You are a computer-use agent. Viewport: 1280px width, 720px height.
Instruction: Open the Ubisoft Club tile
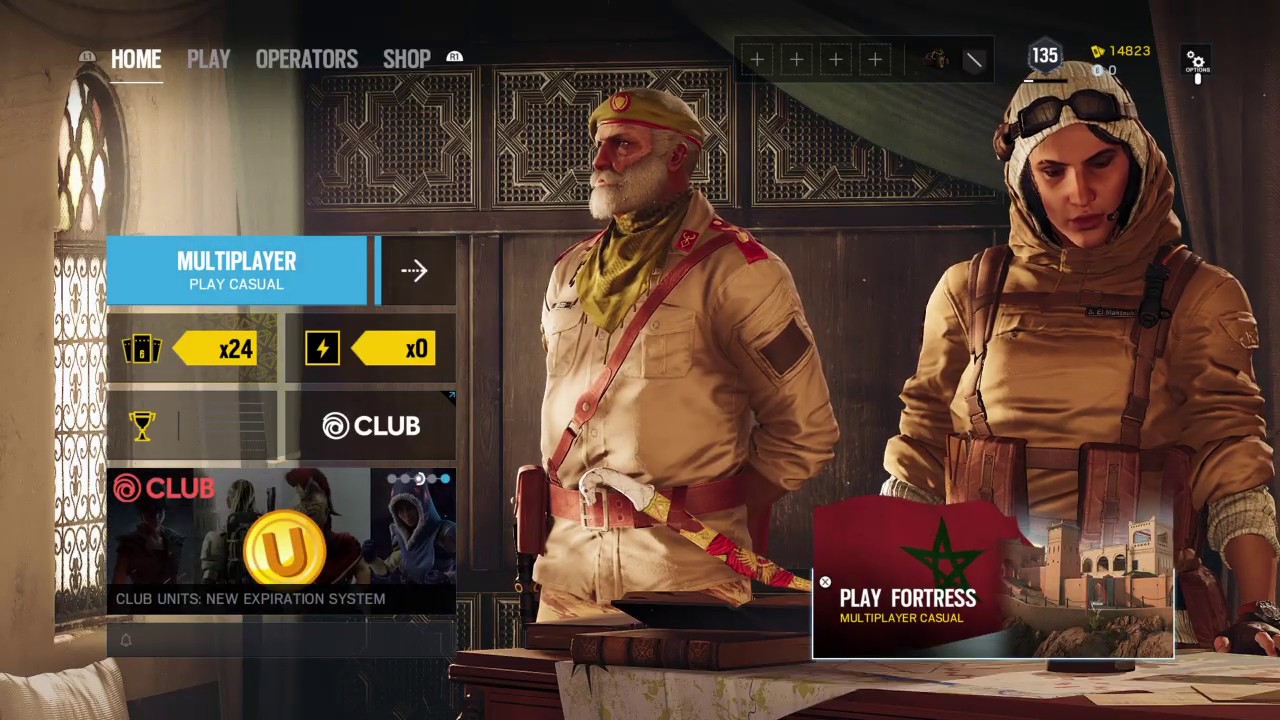coord(371,426)
